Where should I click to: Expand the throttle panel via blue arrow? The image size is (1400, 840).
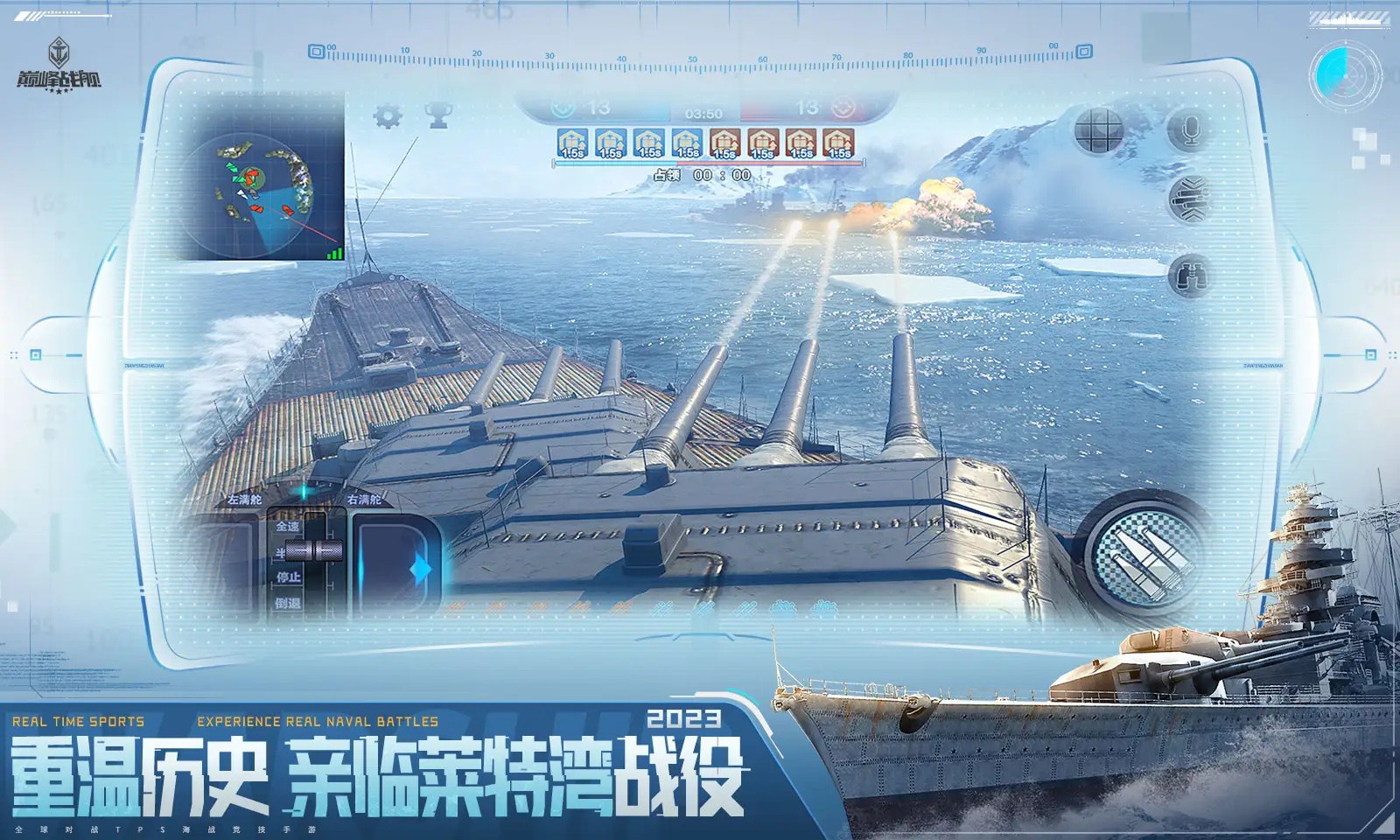[421, 568]
